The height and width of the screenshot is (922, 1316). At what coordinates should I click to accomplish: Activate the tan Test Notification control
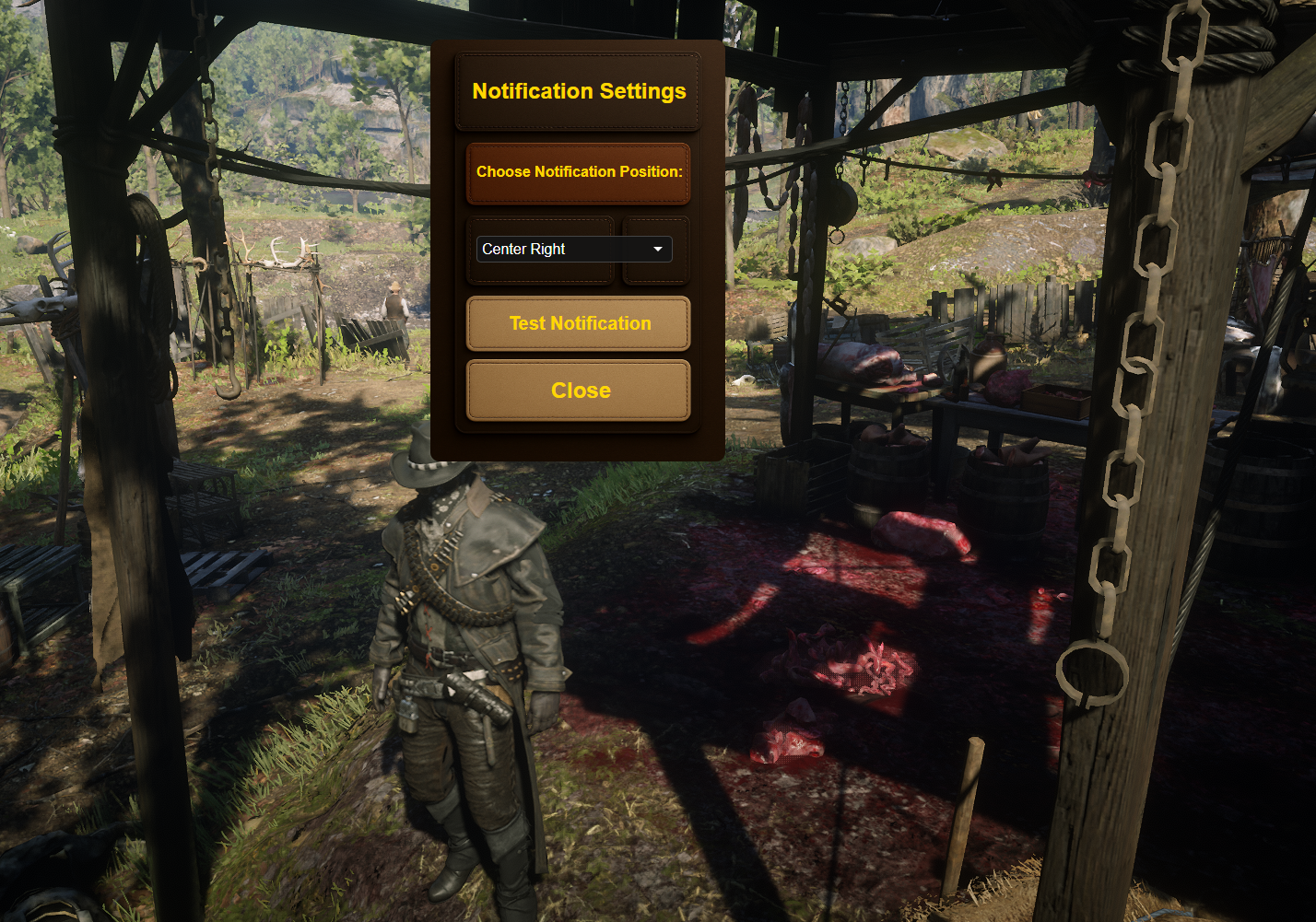click(578, 323)
